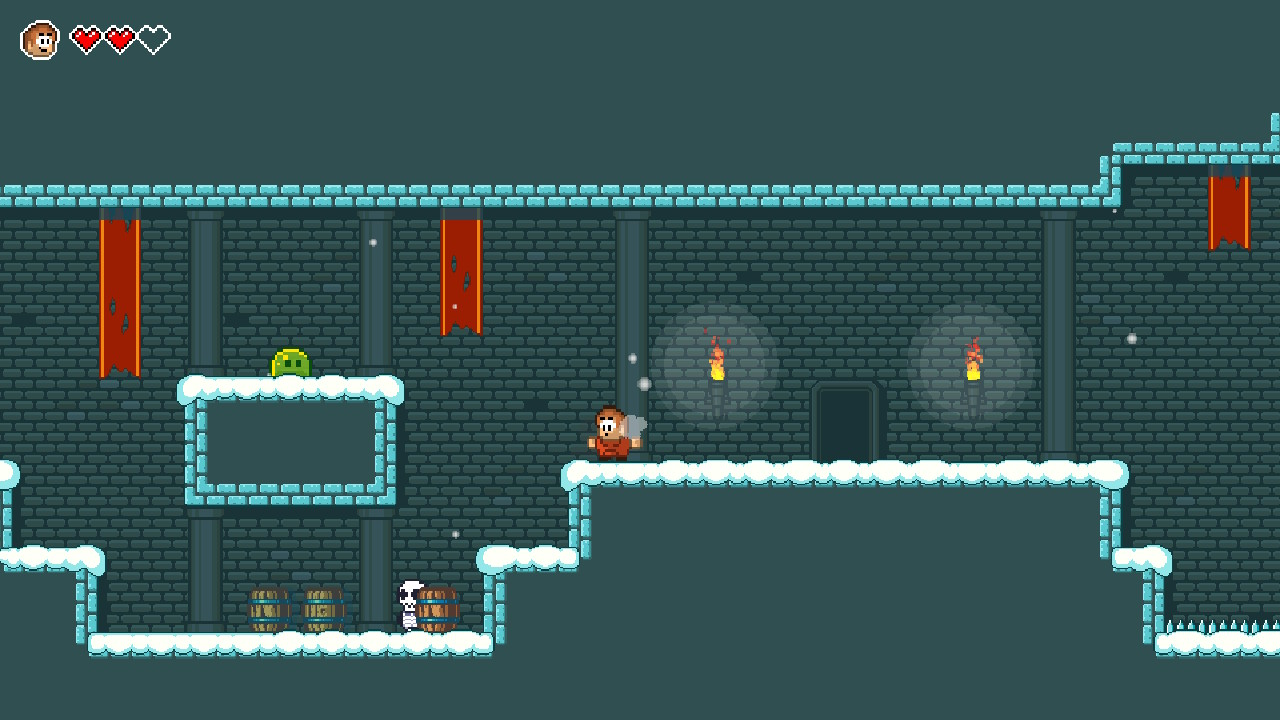Screen dimensions: 1280x720
Task: Toggle the second red heart
Action: coord(118,40)
